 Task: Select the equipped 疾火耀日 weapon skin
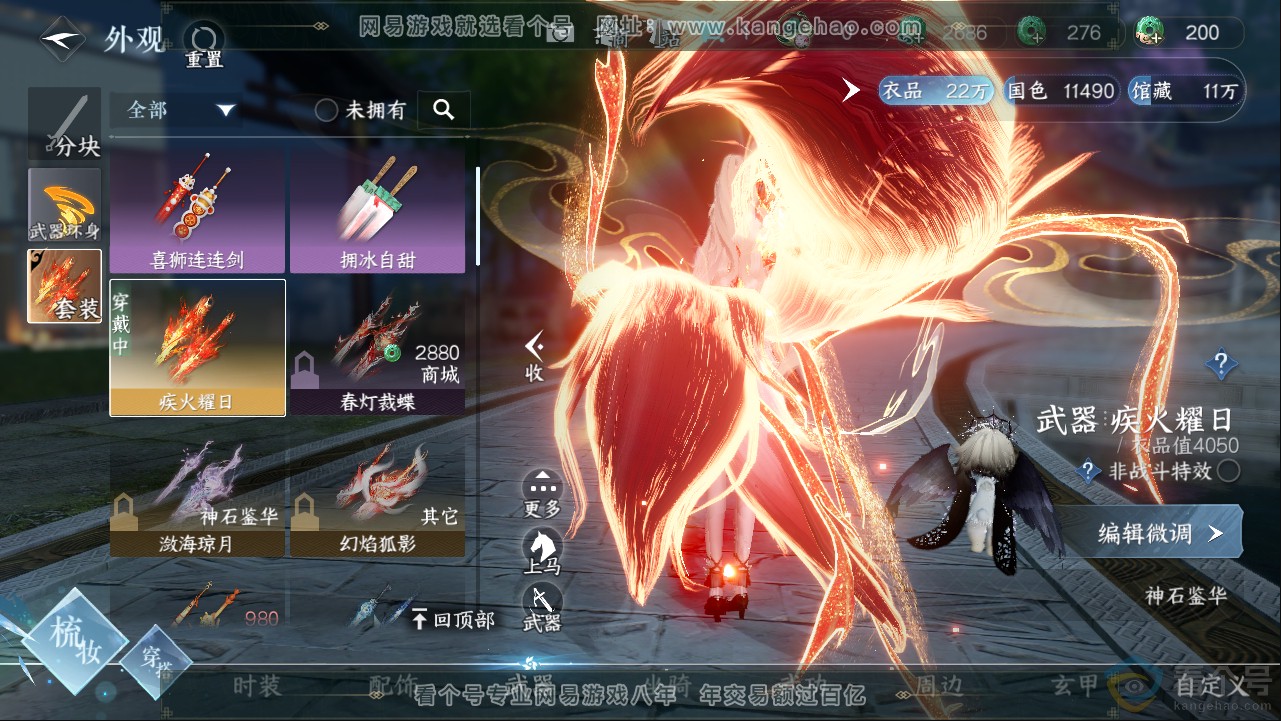click(x=197, y=348)
